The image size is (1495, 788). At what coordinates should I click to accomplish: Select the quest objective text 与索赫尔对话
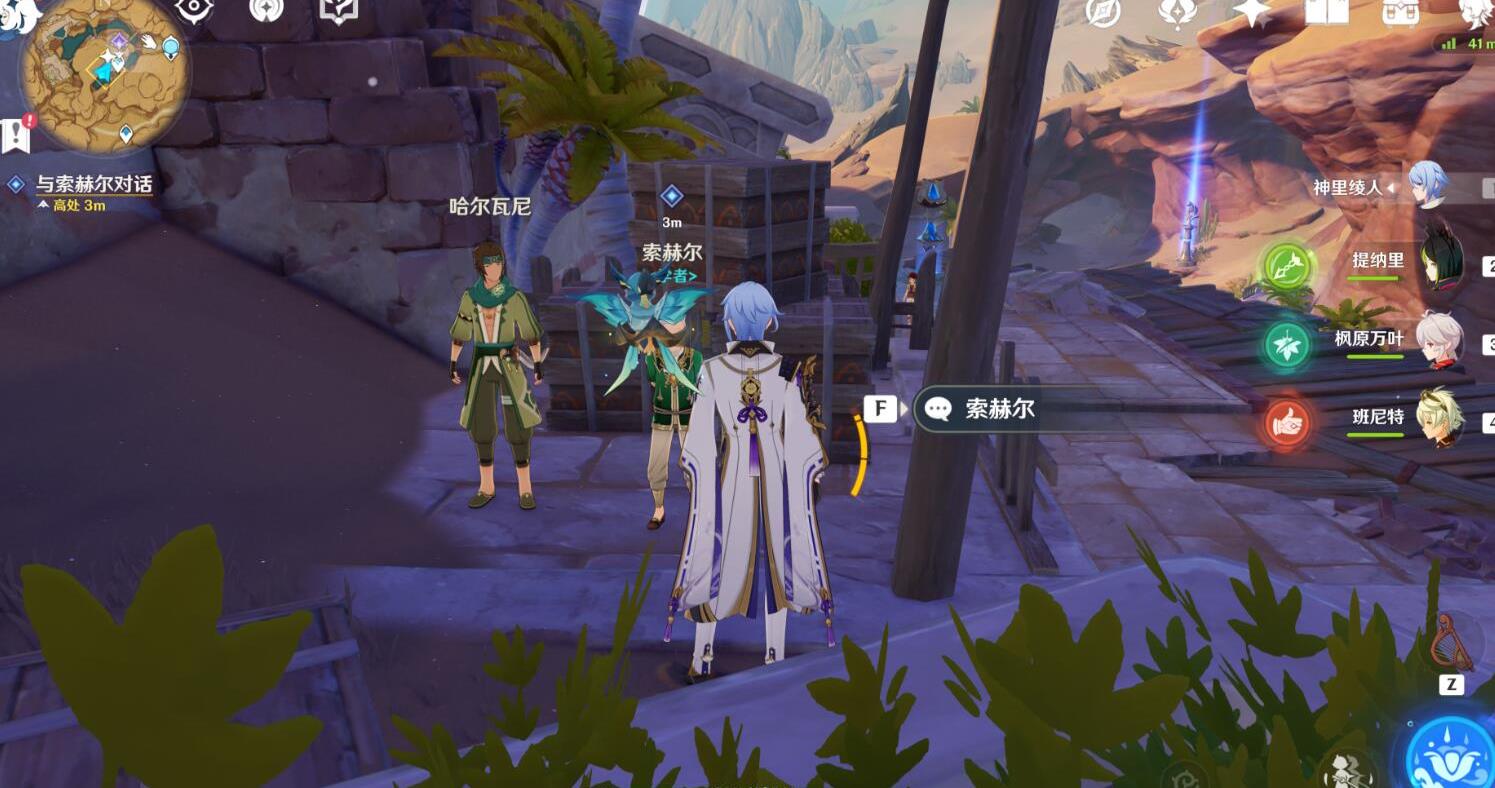tap(95, 185)
